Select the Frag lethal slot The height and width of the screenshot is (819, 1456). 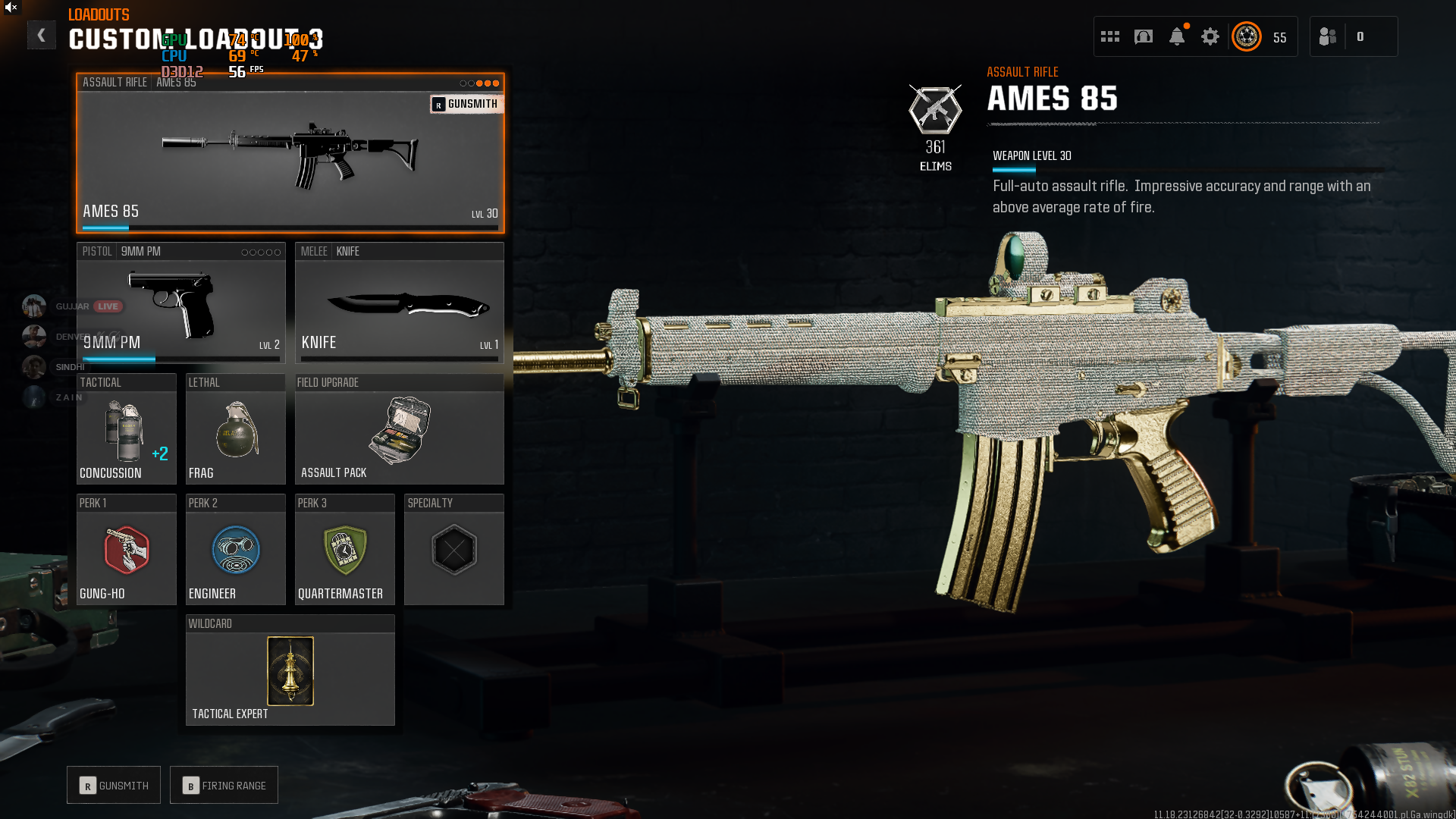pyautogui.click(x=235, y=429)
